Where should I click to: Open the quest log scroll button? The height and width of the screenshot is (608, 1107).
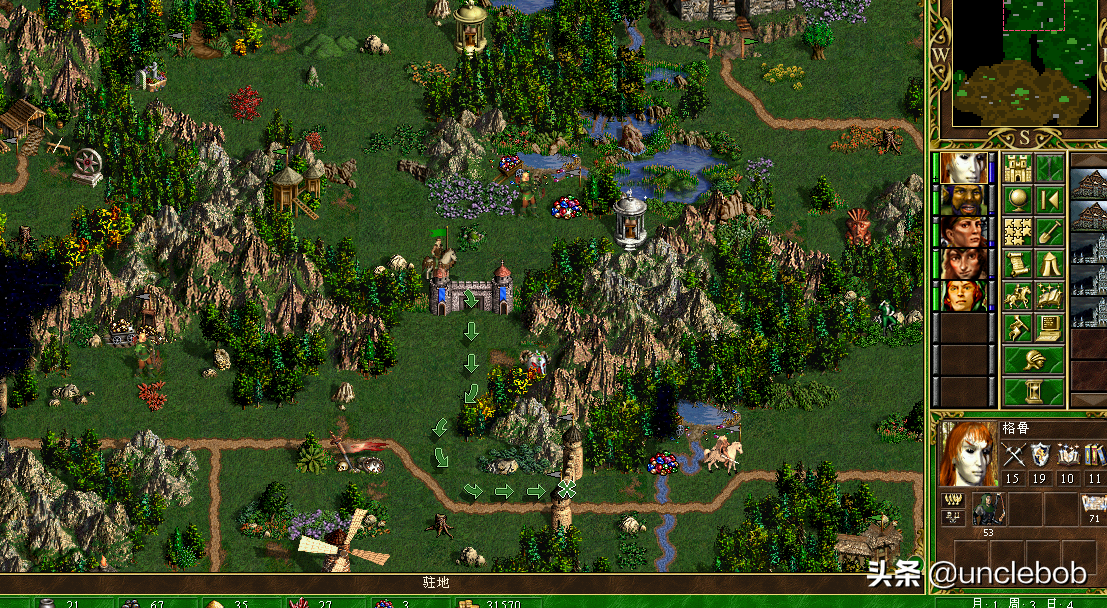[x=1018, y=264]
